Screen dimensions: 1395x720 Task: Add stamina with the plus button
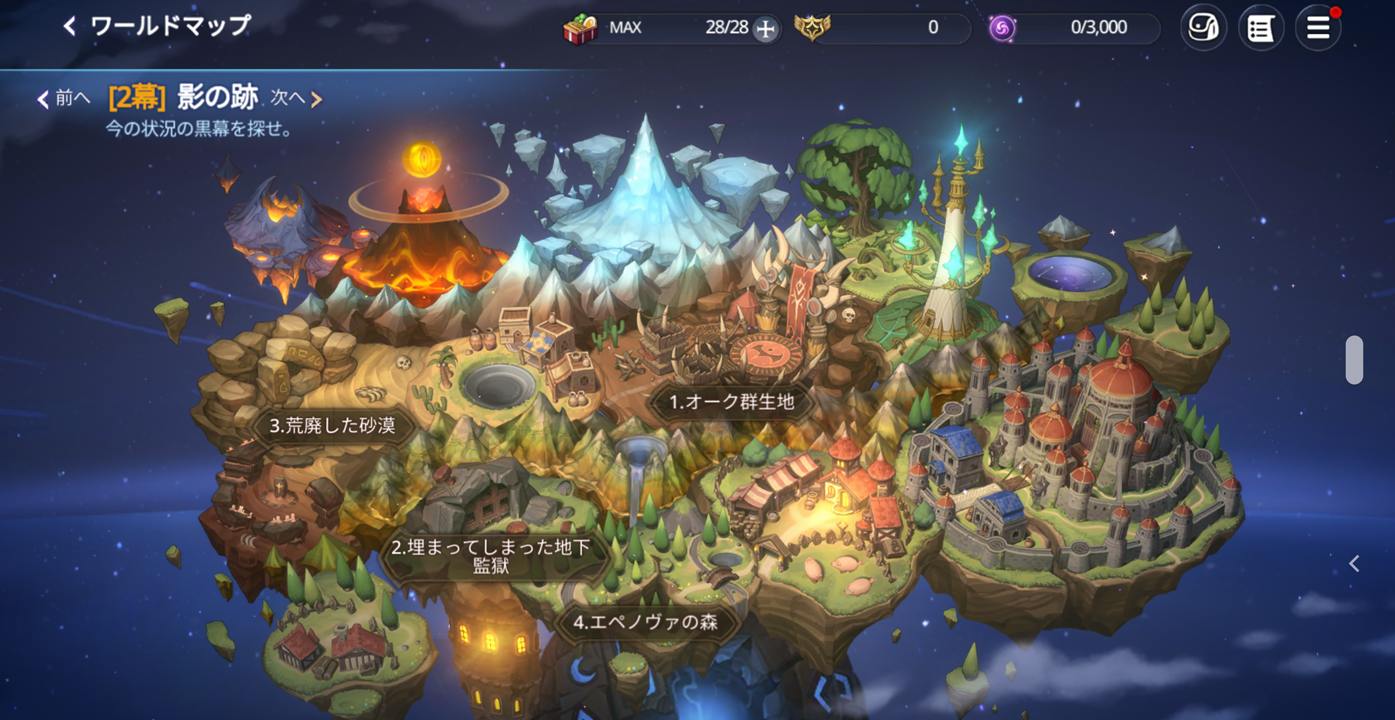[765, 29]
